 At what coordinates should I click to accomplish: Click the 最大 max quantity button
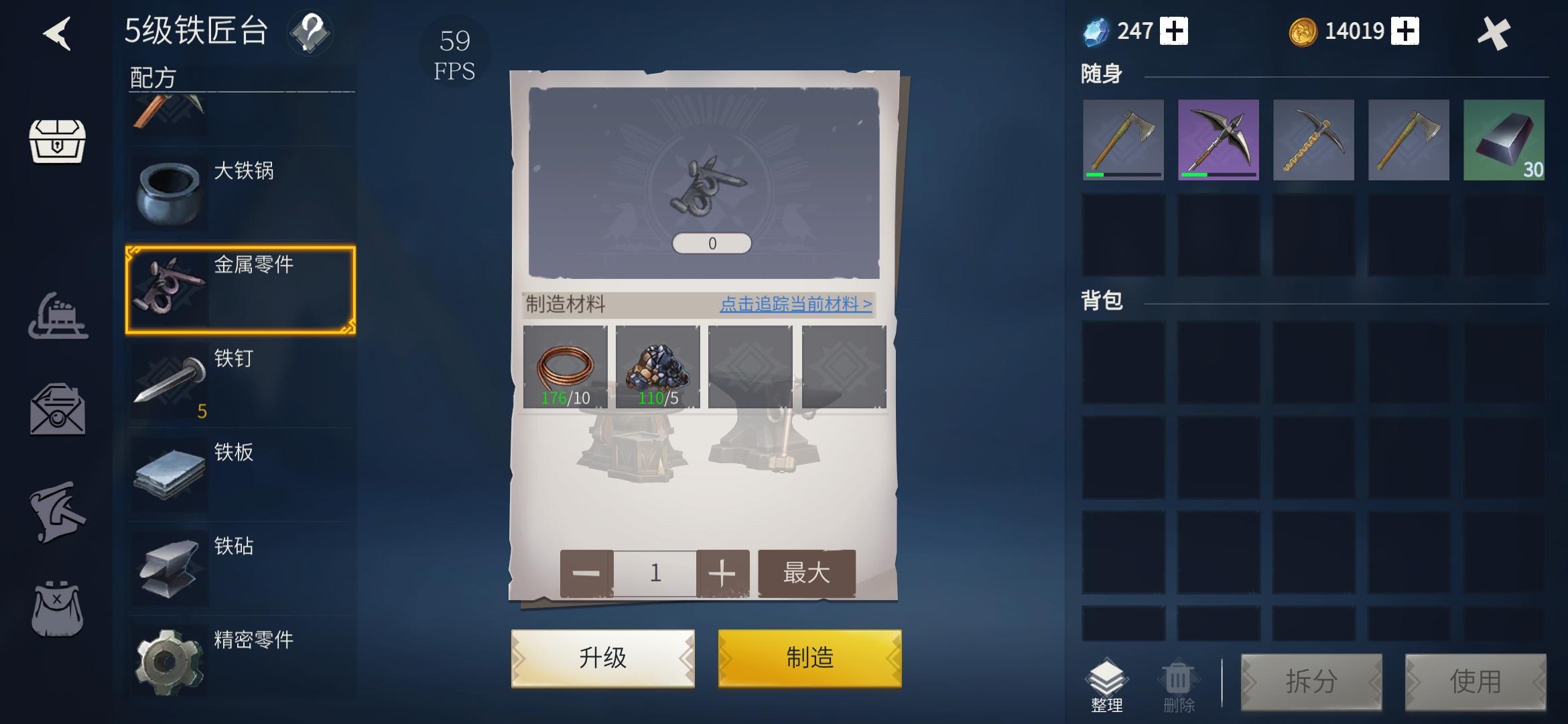(x=807, y=573)
